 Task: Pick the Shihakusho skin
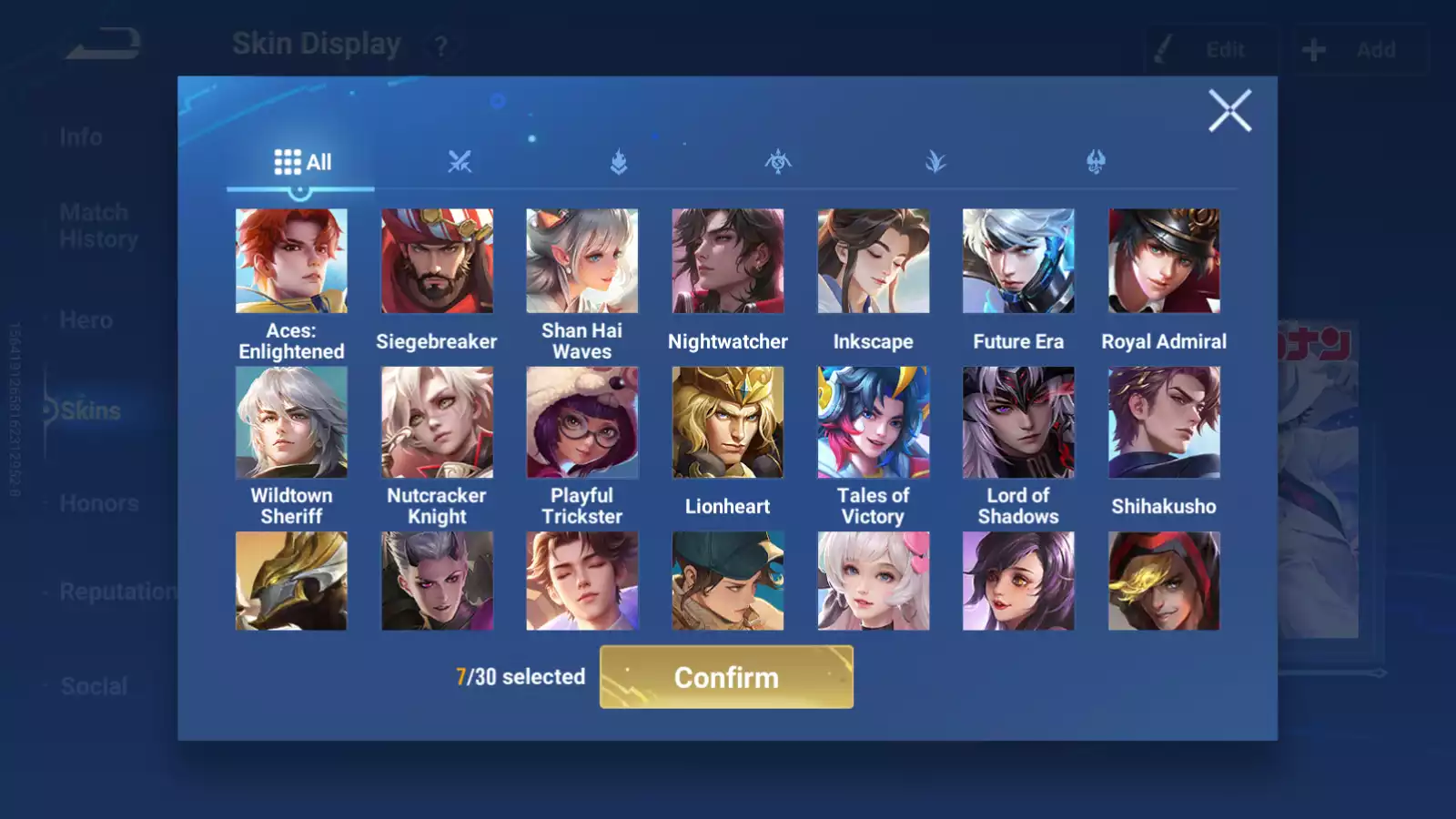click(x=1164, y=422)
